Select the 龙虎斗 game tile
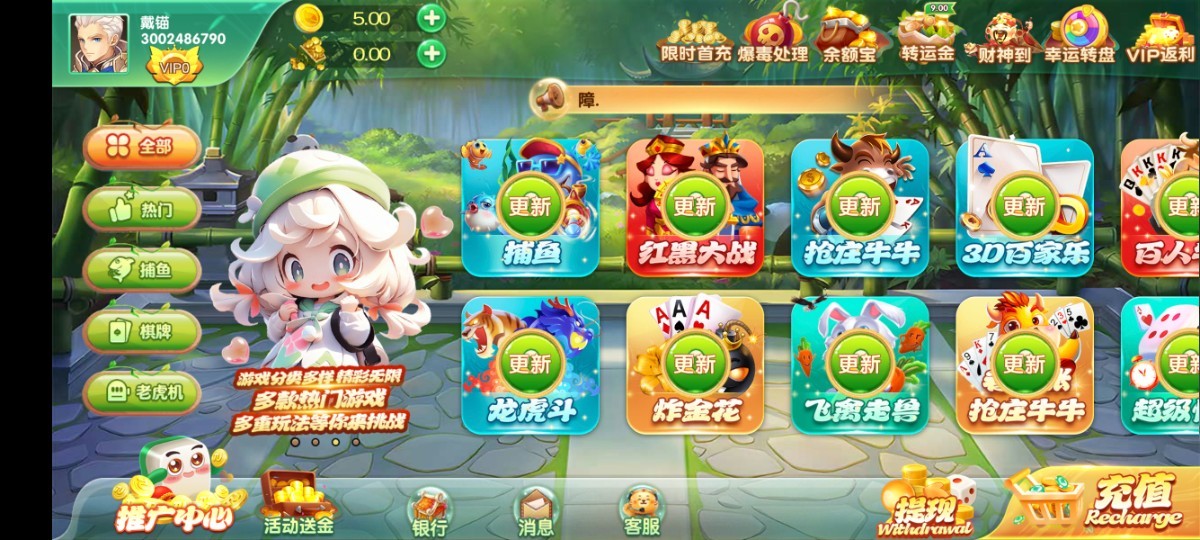The image size is (1200, 540). pos(530,365)
